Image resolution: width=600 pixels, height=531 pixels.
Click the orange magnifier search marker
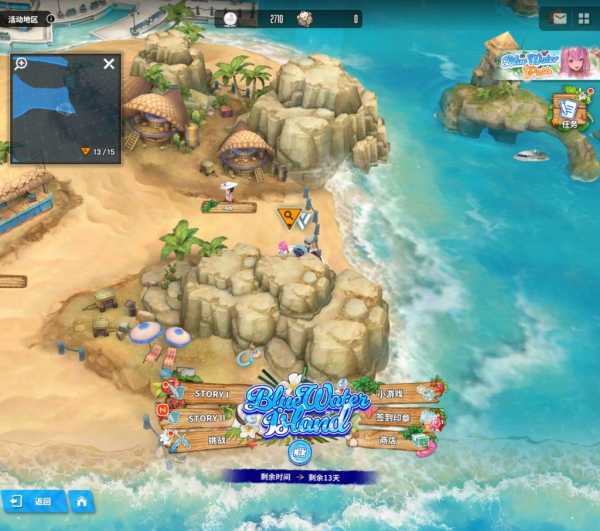tap(288, 216)
